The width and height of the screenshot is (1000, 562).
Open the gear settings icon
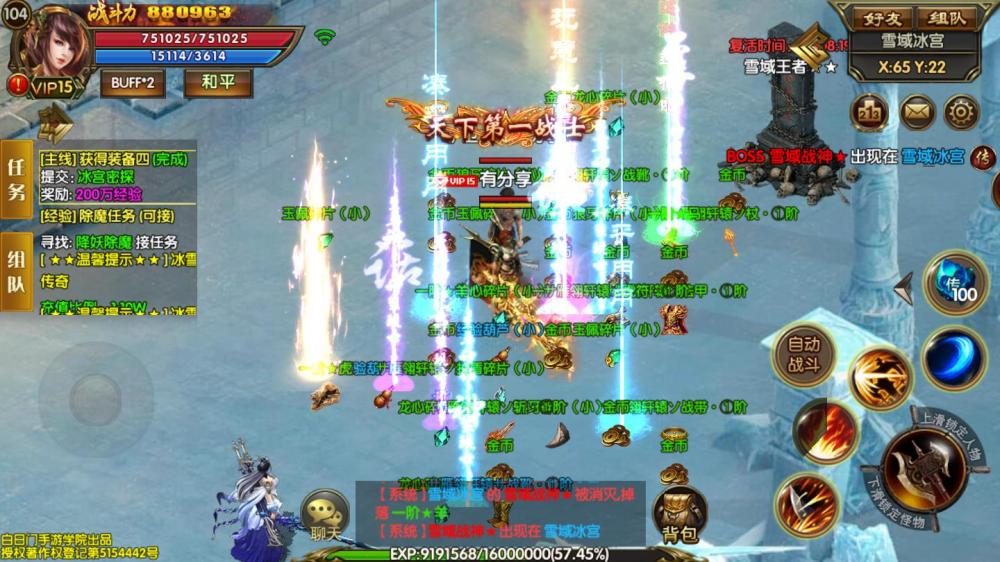click(961, 112)
